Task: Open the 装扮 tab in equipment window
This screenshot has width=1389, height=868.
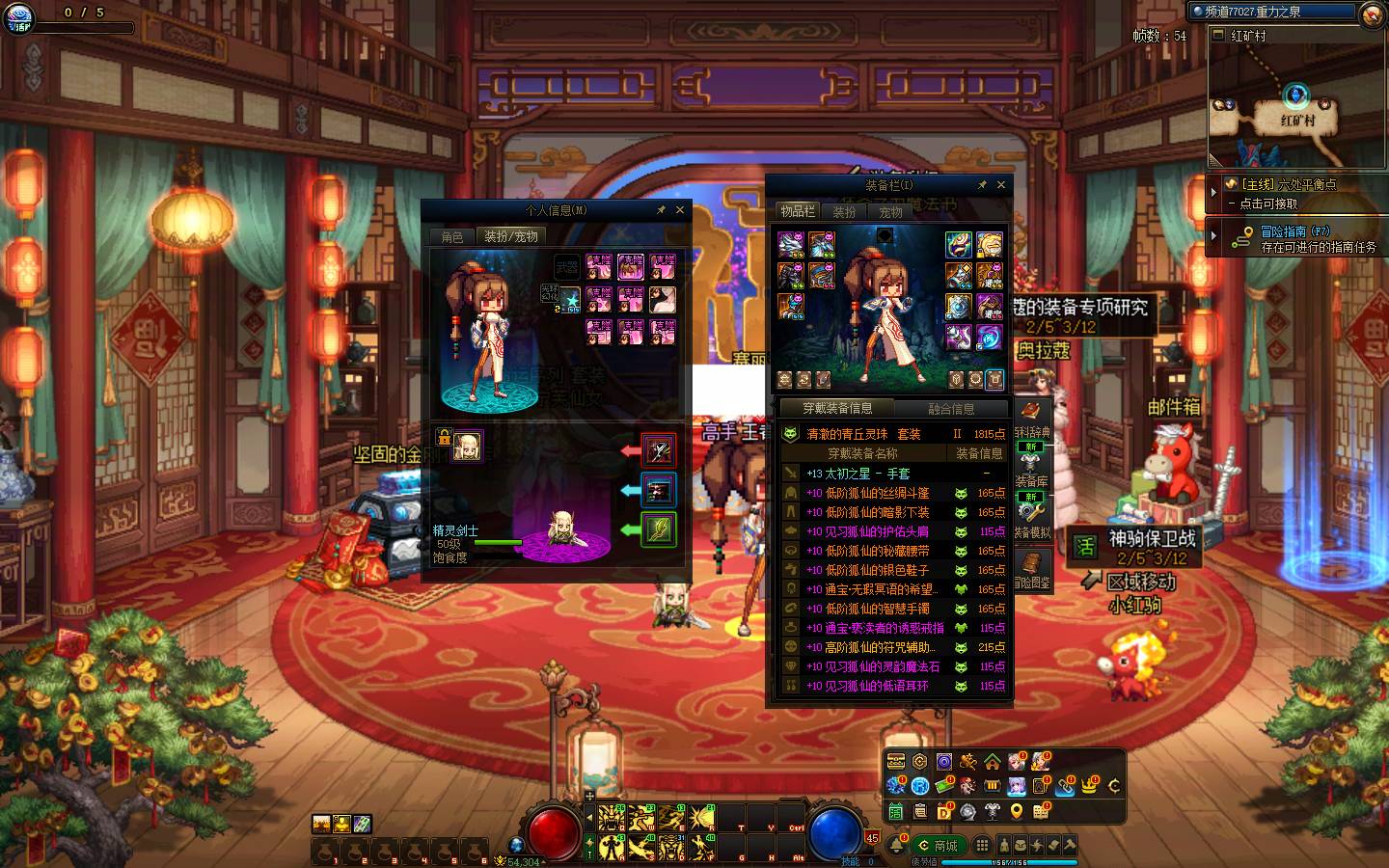Action: point(844,211)
